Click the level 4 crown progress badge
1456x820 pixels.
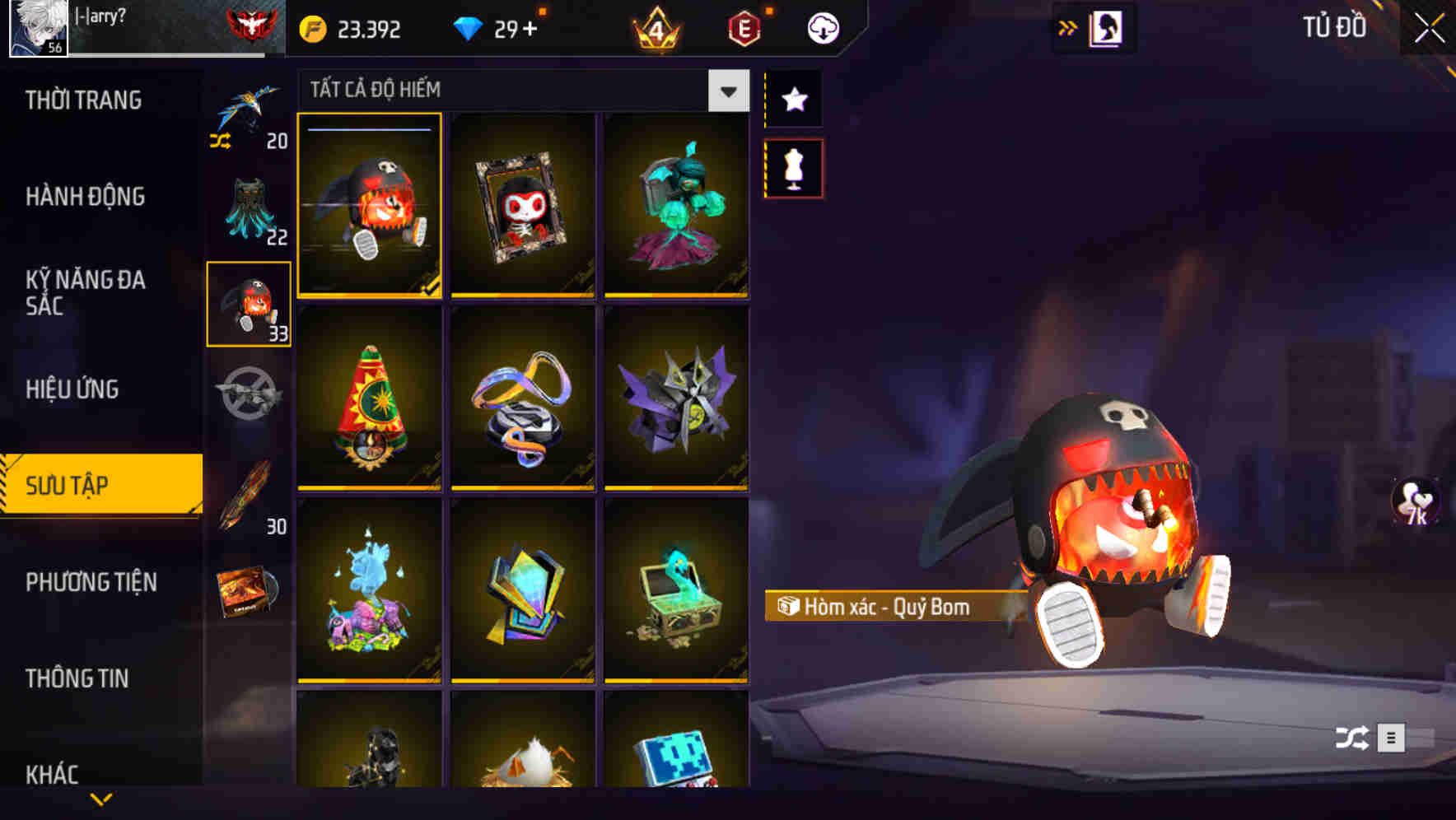(655, 27)
